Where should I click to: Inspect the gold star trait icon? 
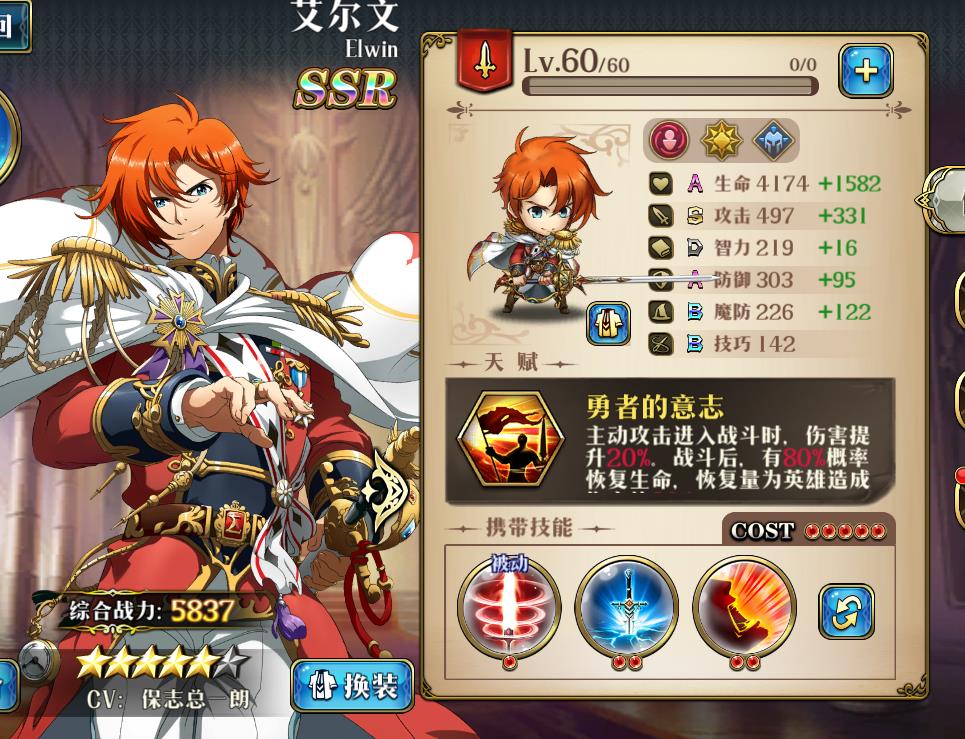click(721, 141)
